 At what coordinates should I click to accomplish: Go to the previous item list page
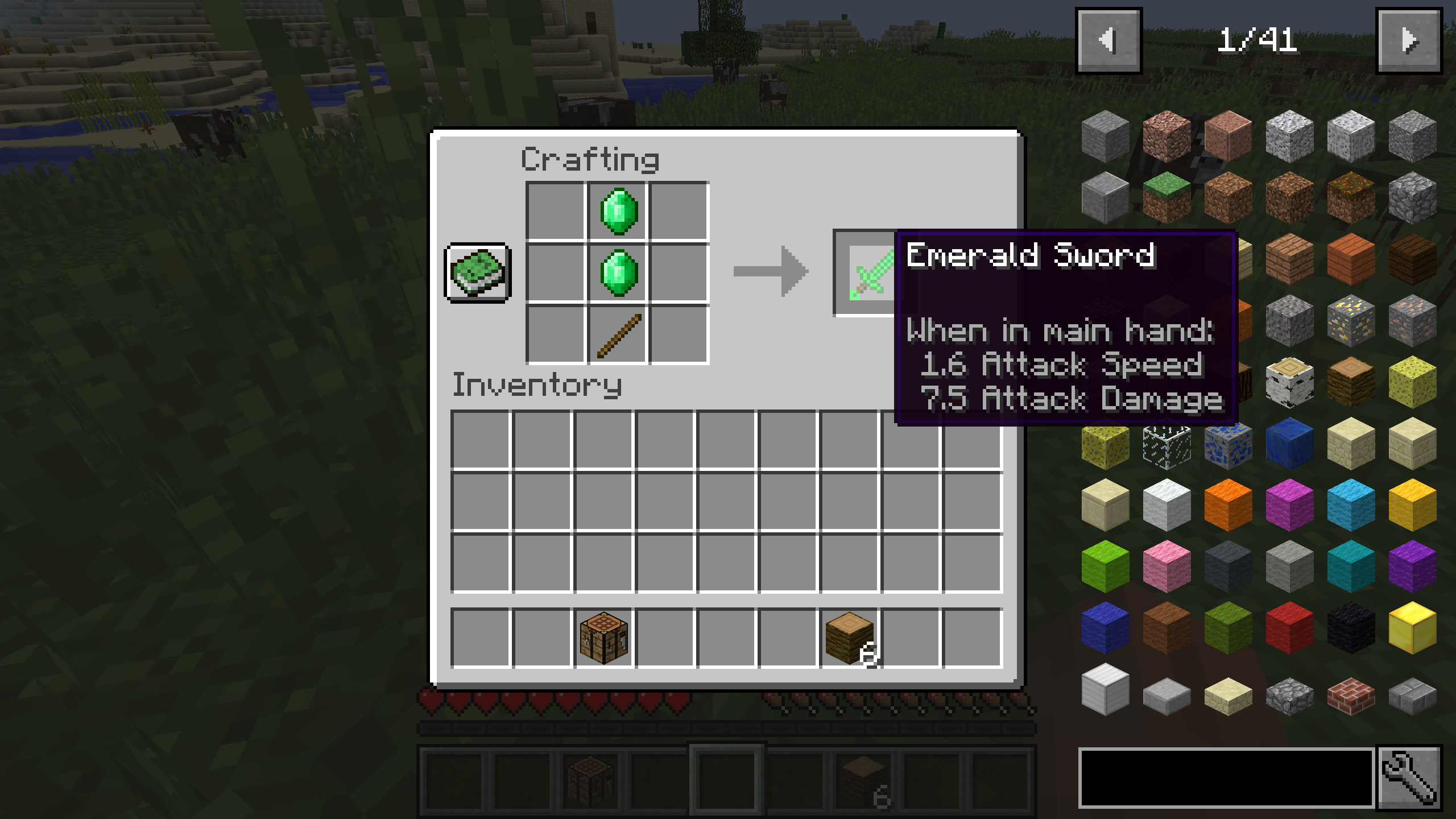pos(1109,39)
